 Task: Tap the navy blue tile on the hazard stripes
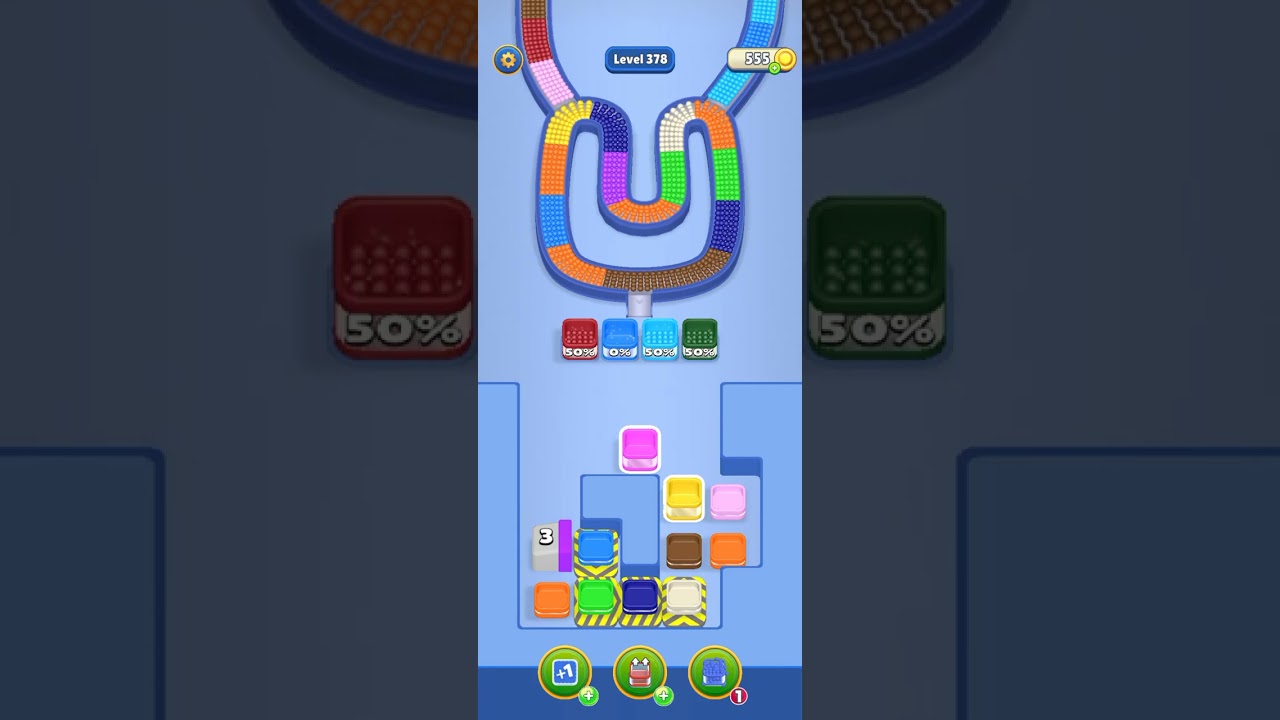pyautogui.click(x=638, y=596)
